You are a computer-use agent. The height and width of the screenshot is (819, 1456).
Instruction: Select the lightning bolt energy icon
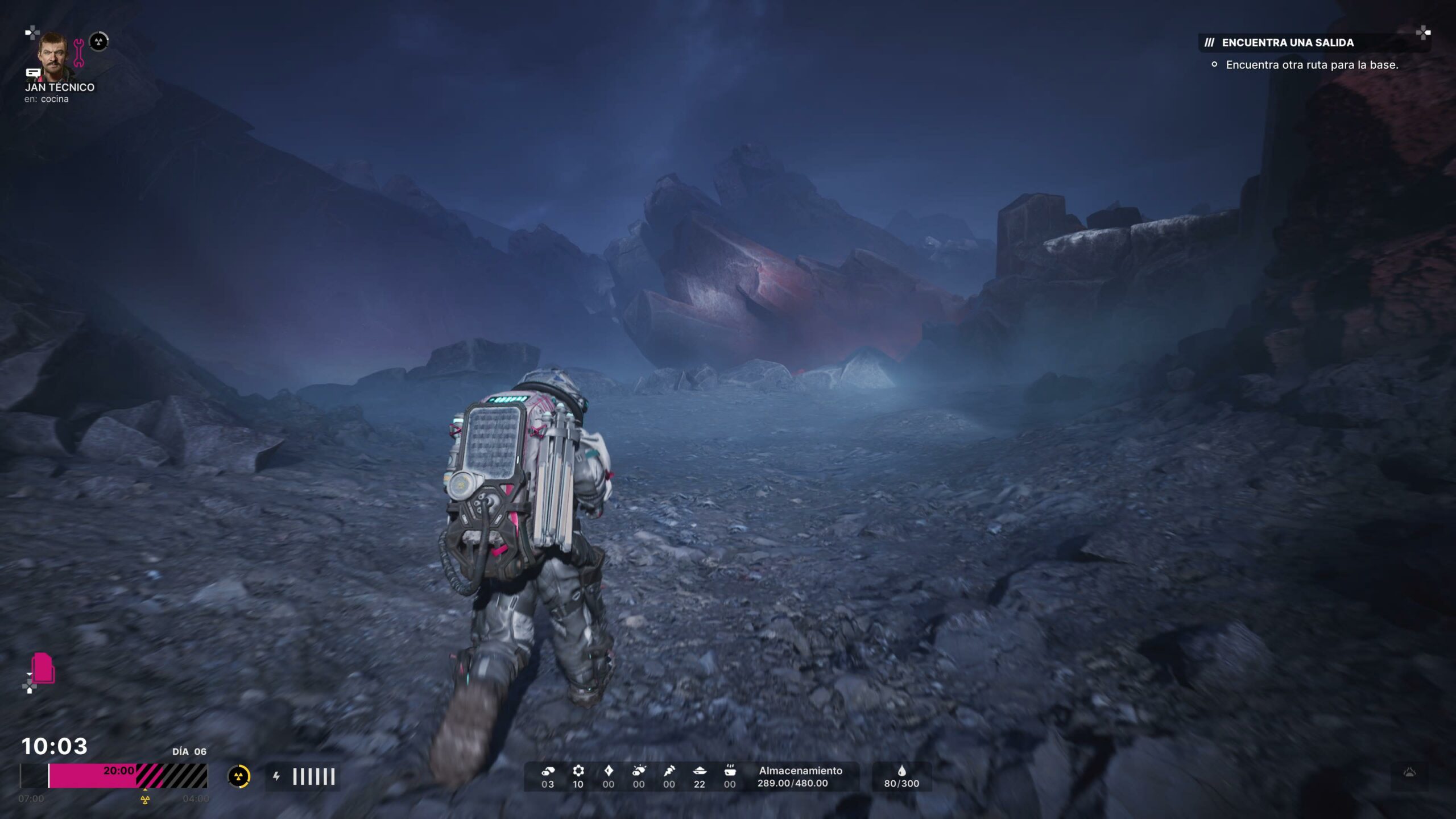[x=276, y=776]
